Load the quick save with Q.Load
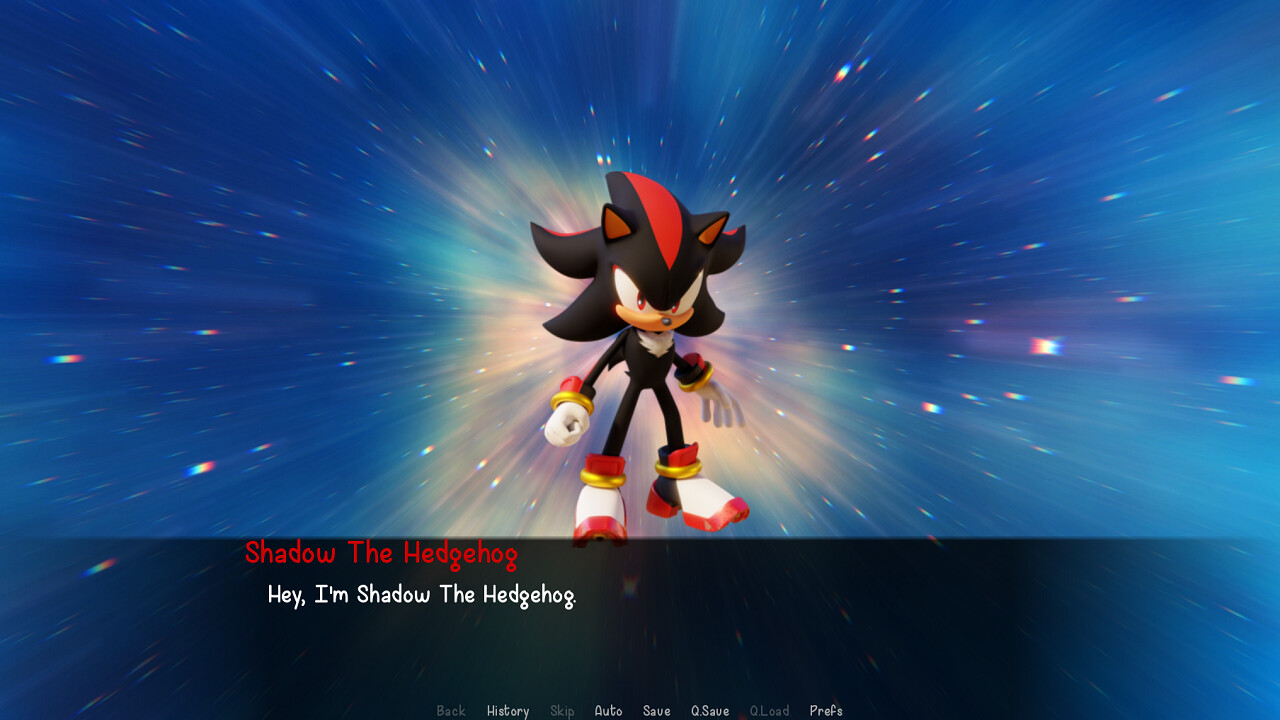1280x720 pixels. click(x=771, y=710)
